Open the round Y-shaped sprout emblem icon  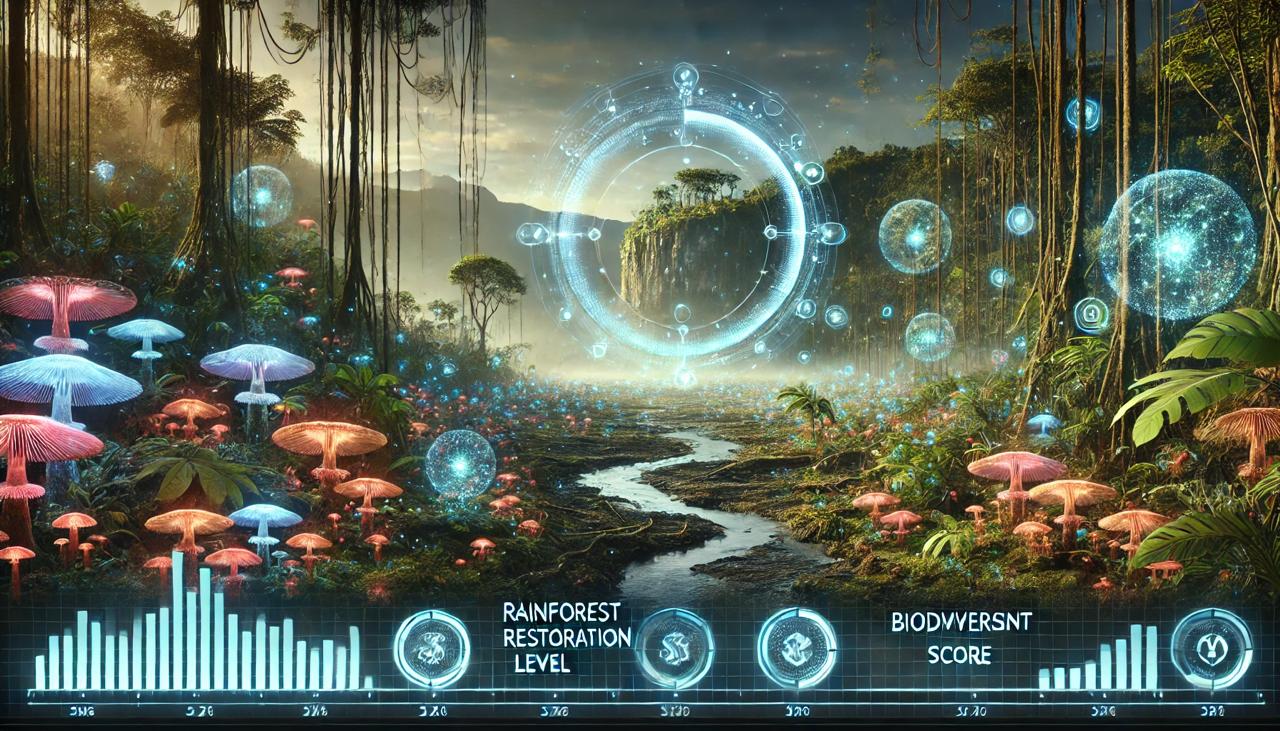(1211, 648)
